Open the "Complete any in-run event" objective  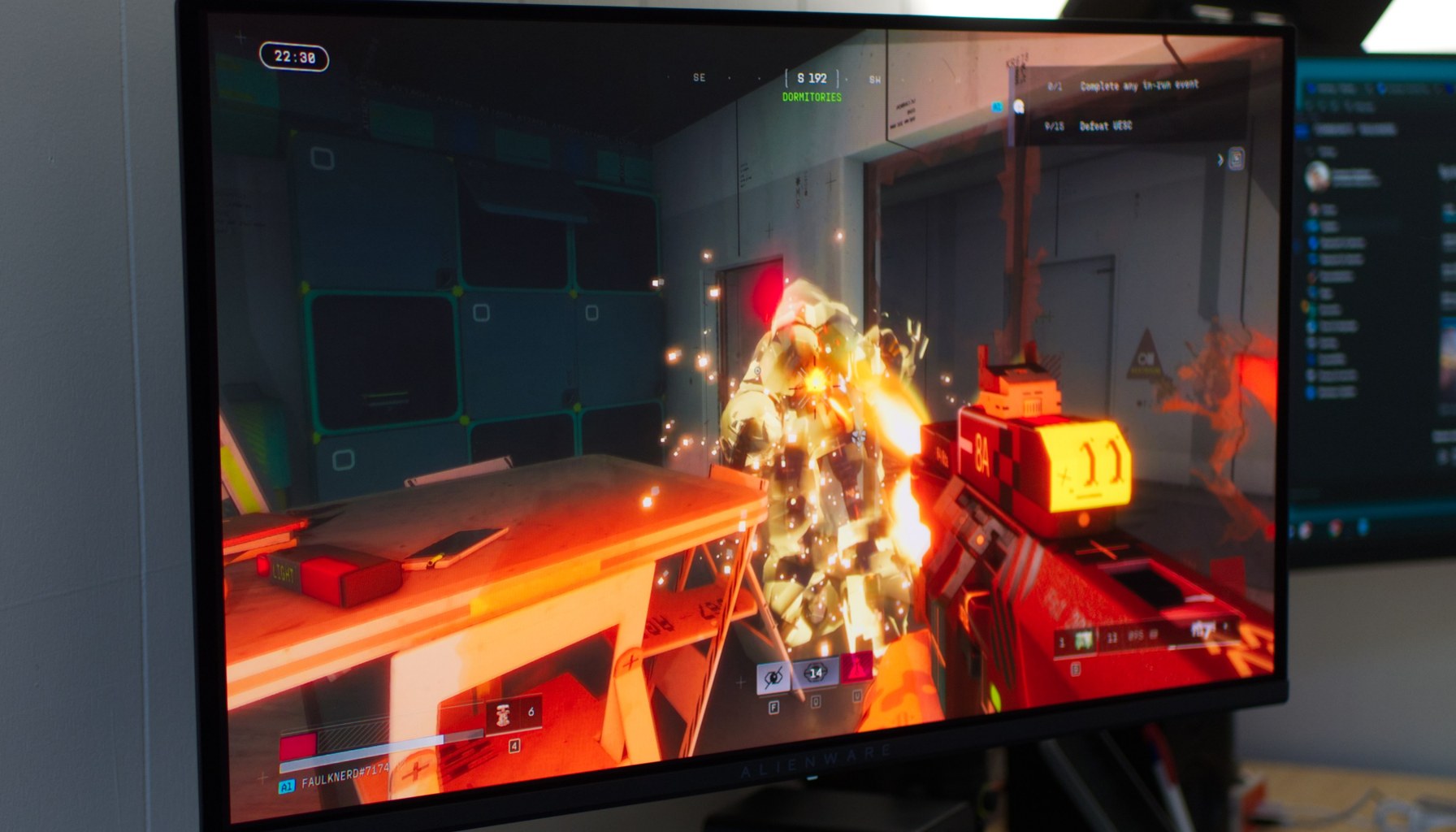pyautogui.click(x=1138, y=85)
